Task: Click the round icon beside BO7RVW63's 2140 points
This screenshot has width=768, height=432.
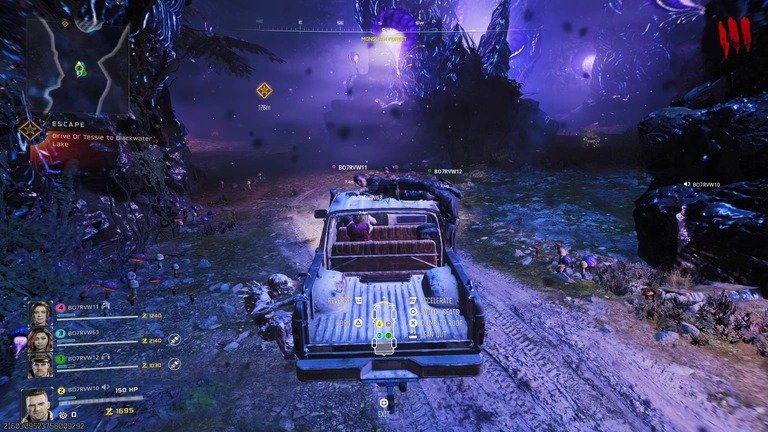Action: (174, 340)
